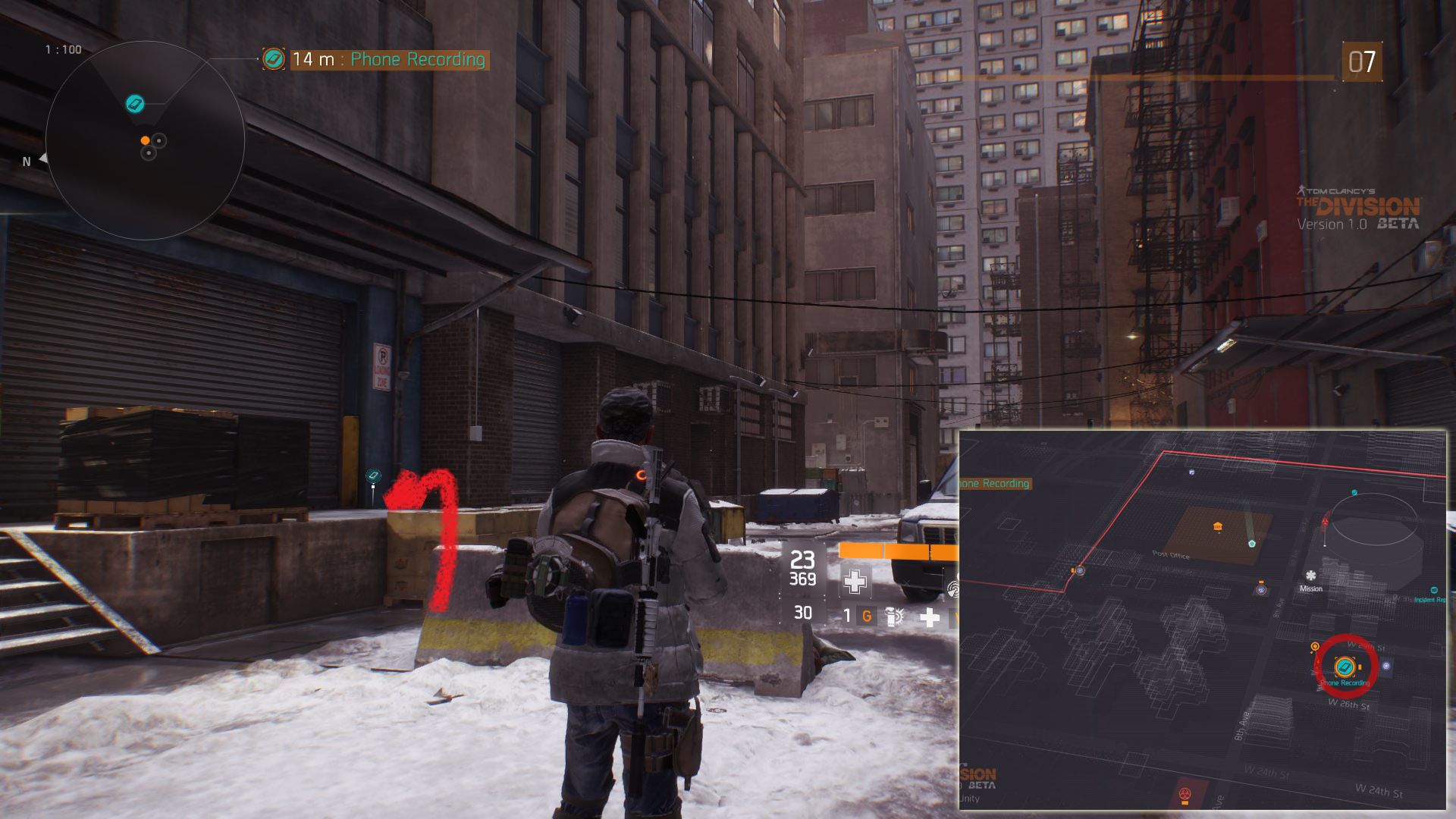Select the white Mission marker on map
Image resolution: width=1456 pixels, height=819 pixels.
[1310, 576]
